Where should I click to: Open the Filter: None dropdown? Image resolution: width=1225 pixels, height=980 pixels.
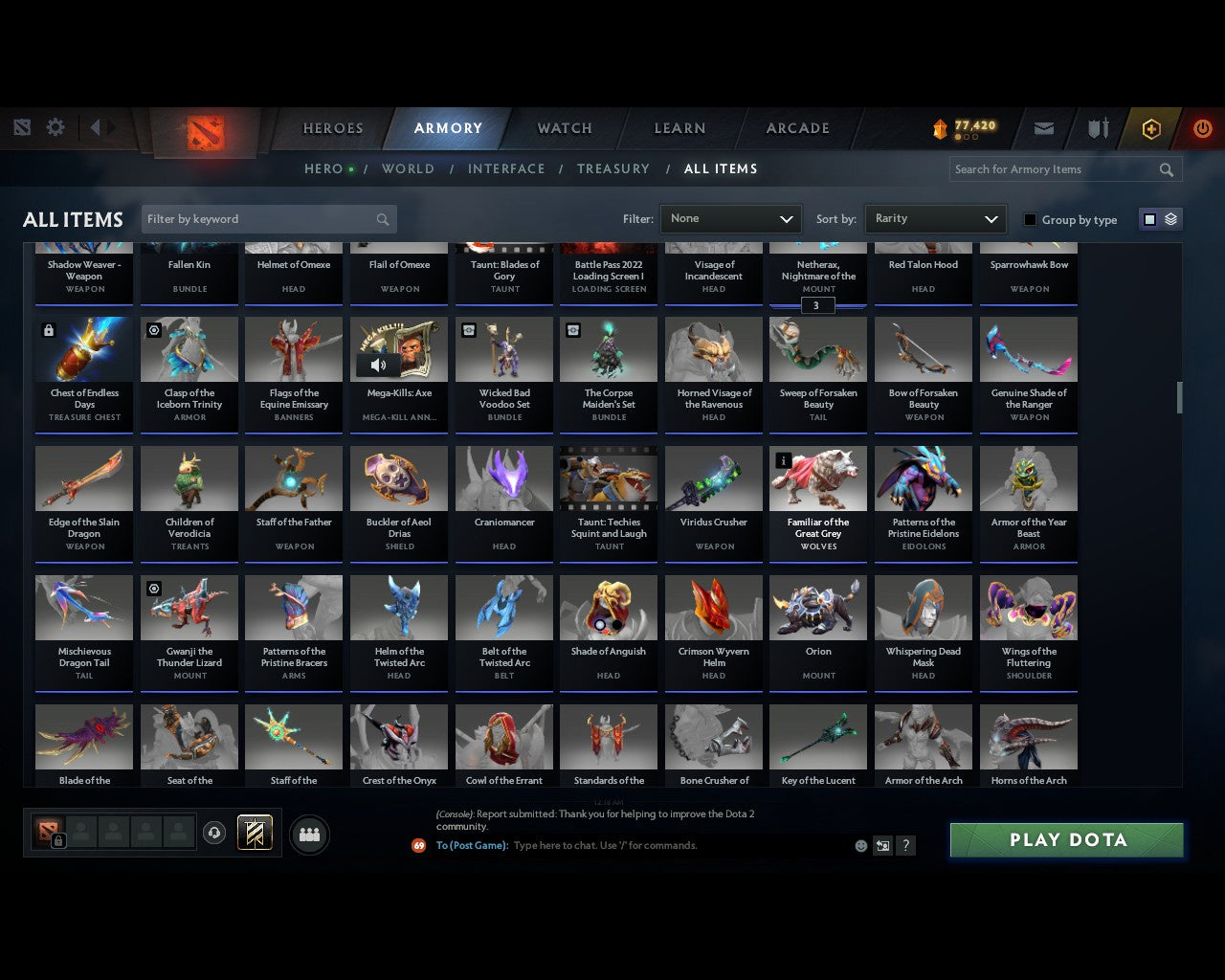pos(730,218)
